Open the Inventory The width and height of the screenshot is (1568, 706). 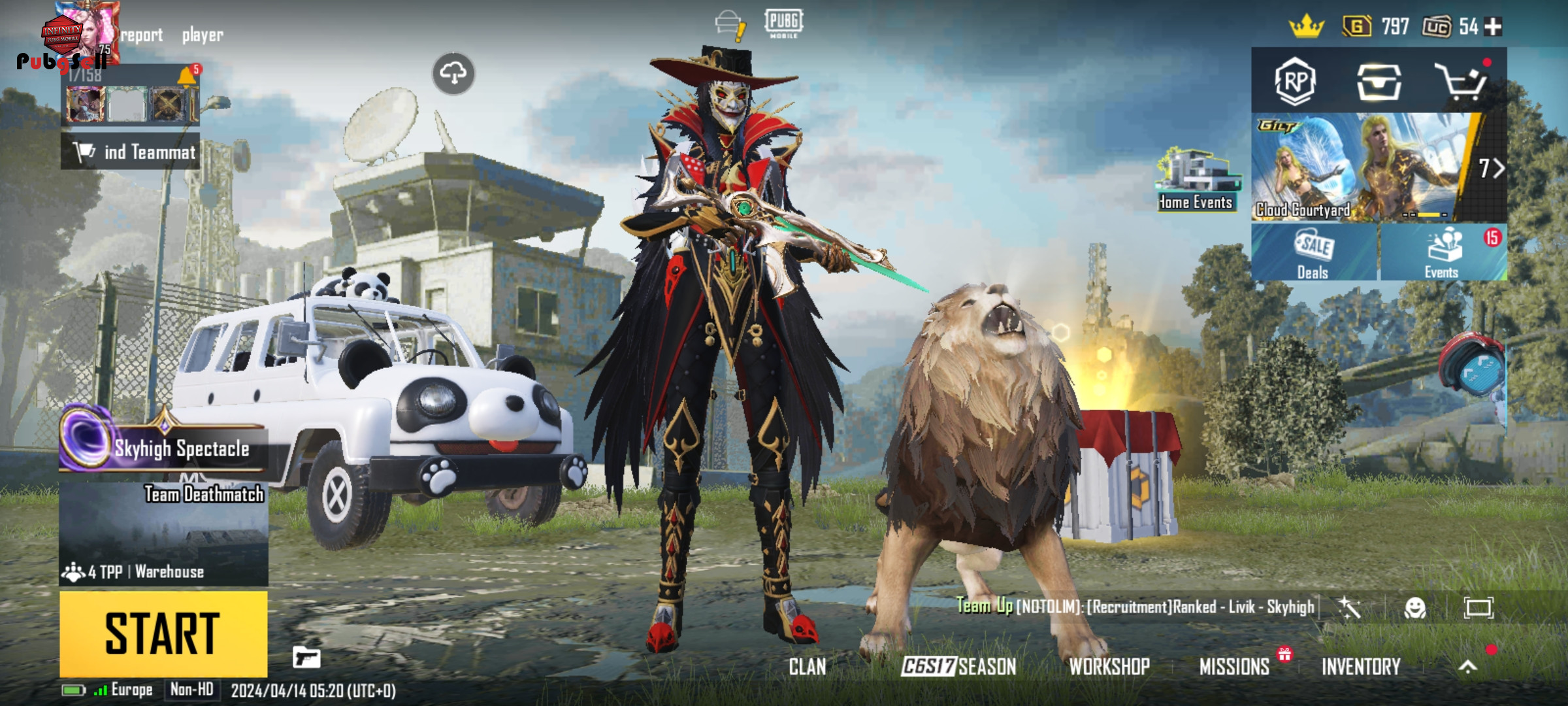click(1361, 667)
